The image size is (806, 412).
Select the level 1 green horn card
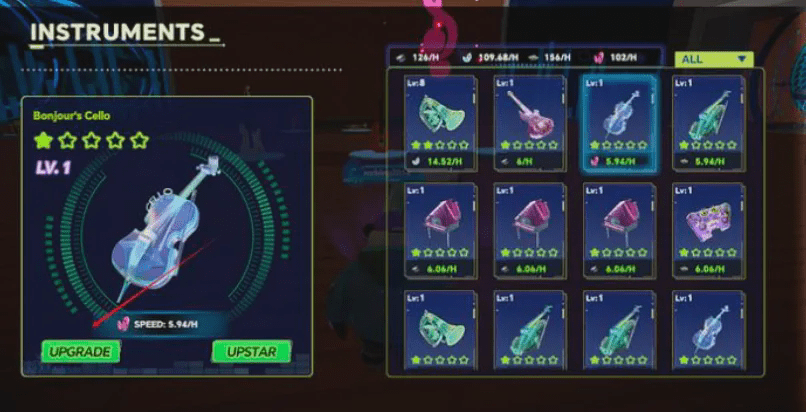[440, 330]
